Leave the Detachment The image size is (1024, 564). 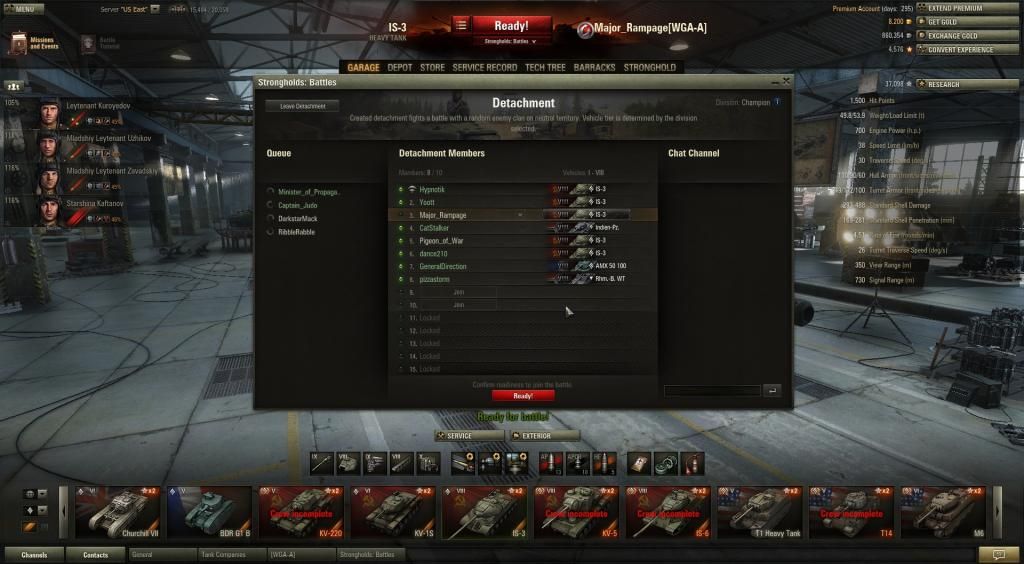302,105
